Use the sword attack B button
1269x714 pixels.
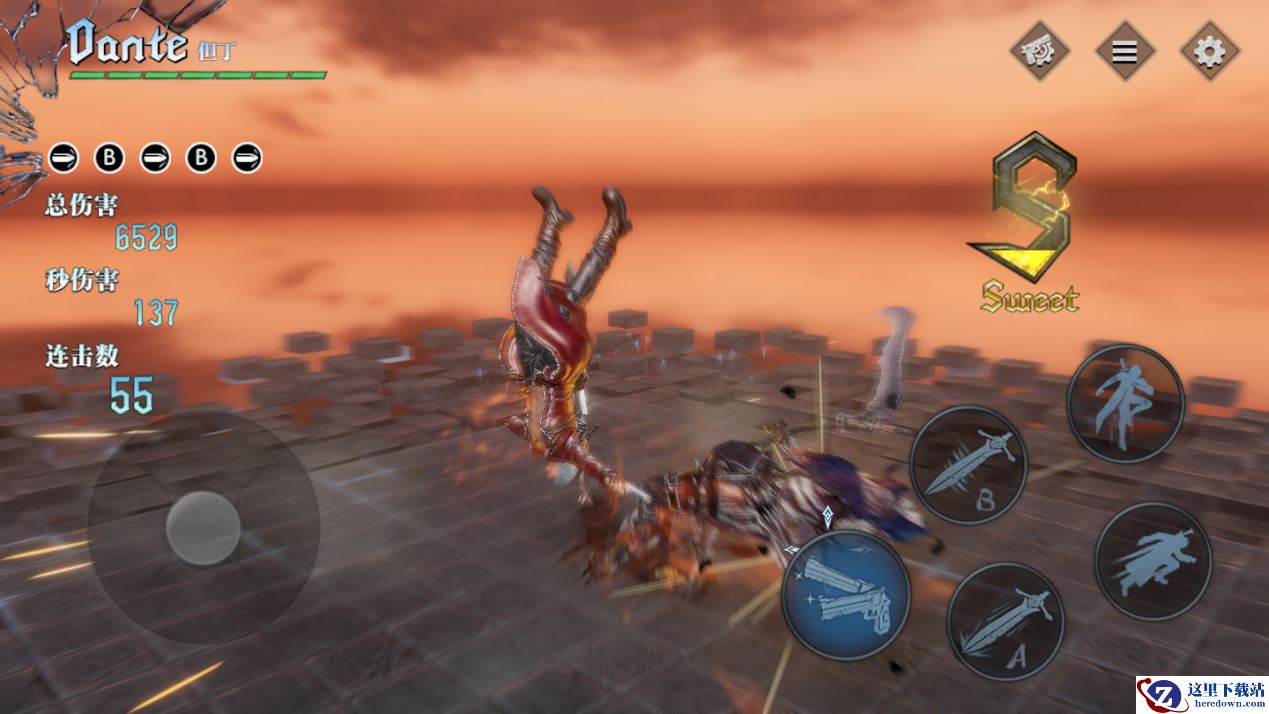[x=969, y=465]
